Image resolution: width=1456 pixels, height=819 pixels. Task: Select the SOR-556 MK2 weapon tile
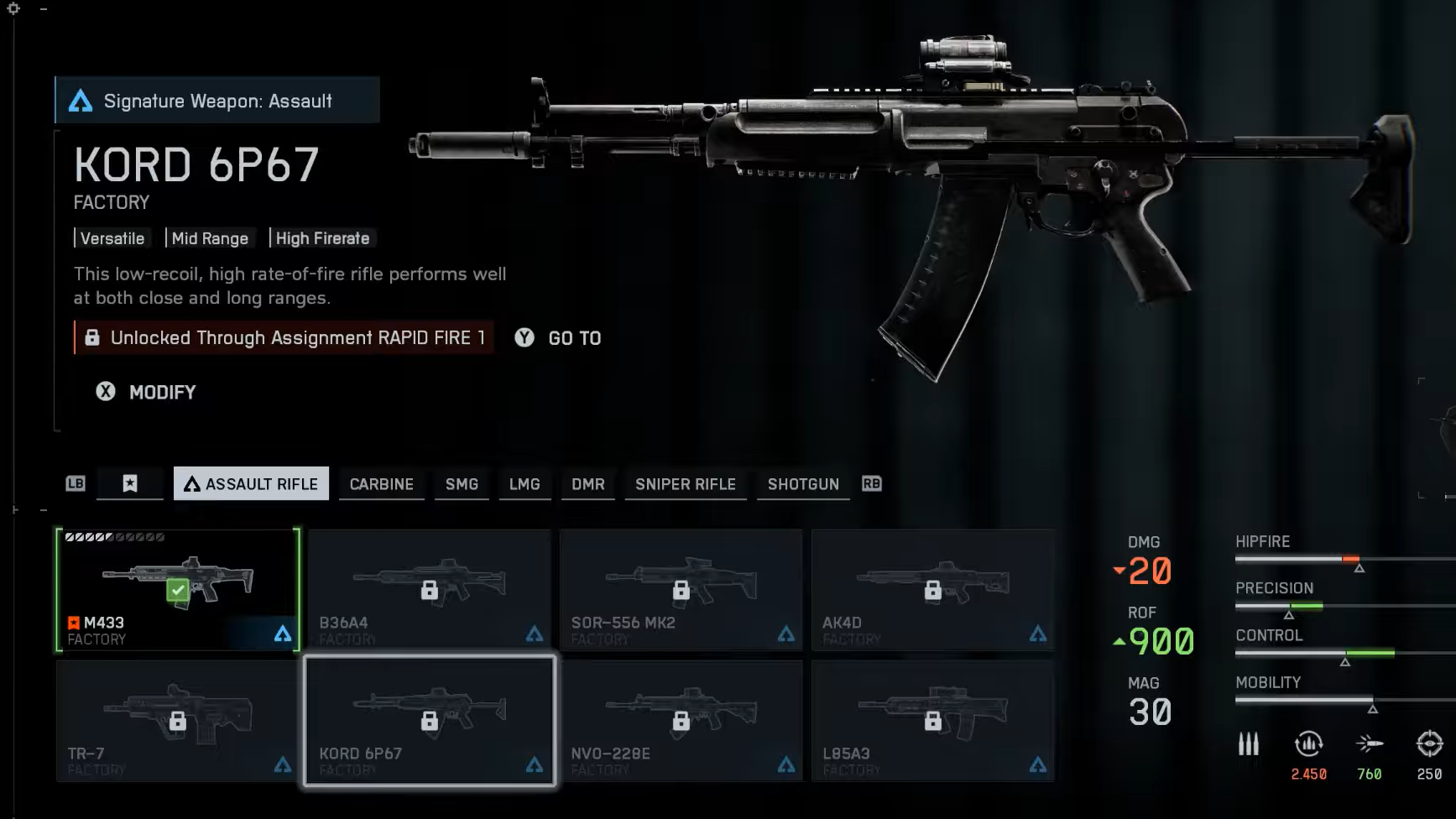click(681, 589)
